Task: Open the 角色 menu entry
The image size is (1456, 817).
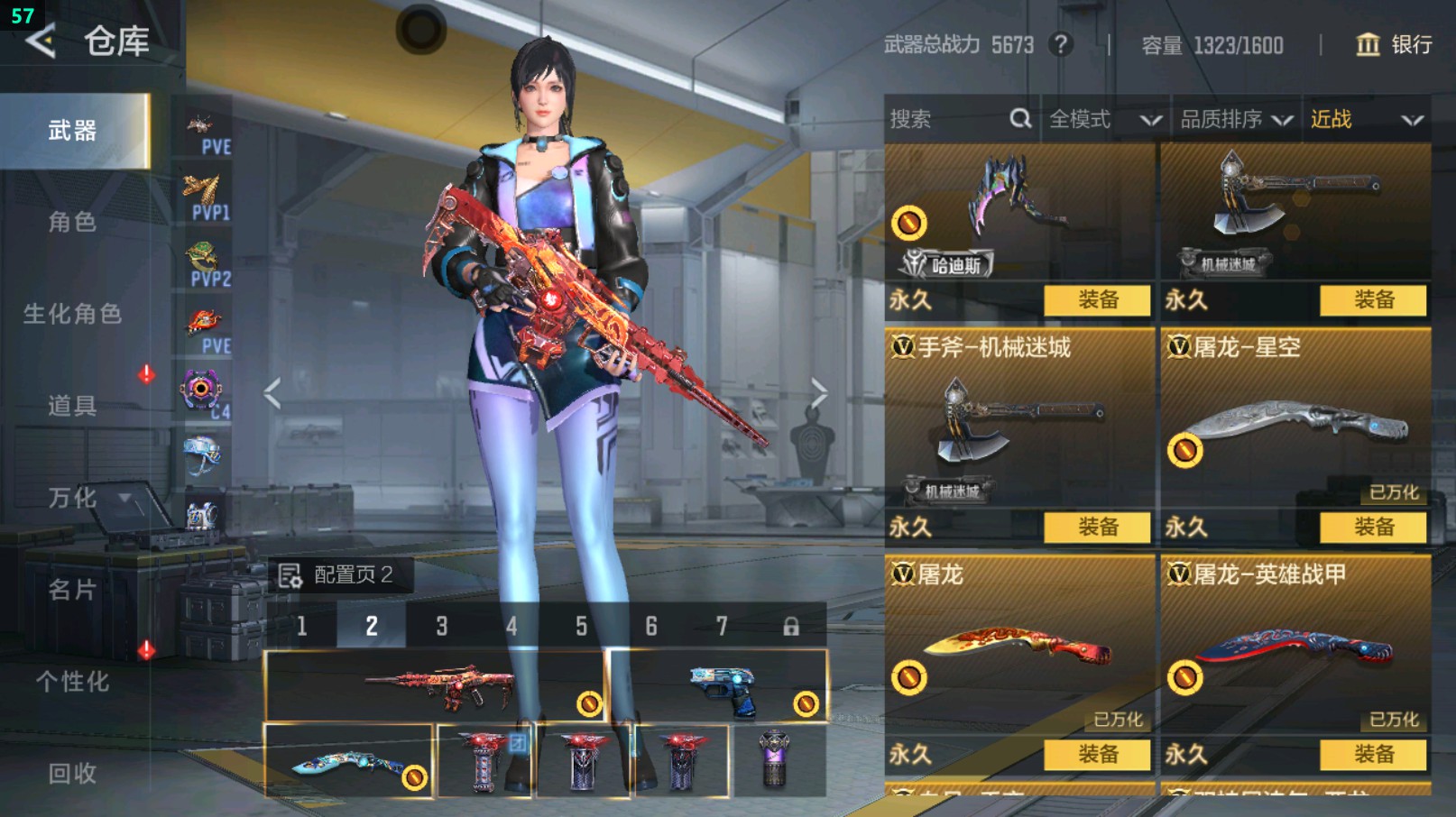Action: click(72, 222)
